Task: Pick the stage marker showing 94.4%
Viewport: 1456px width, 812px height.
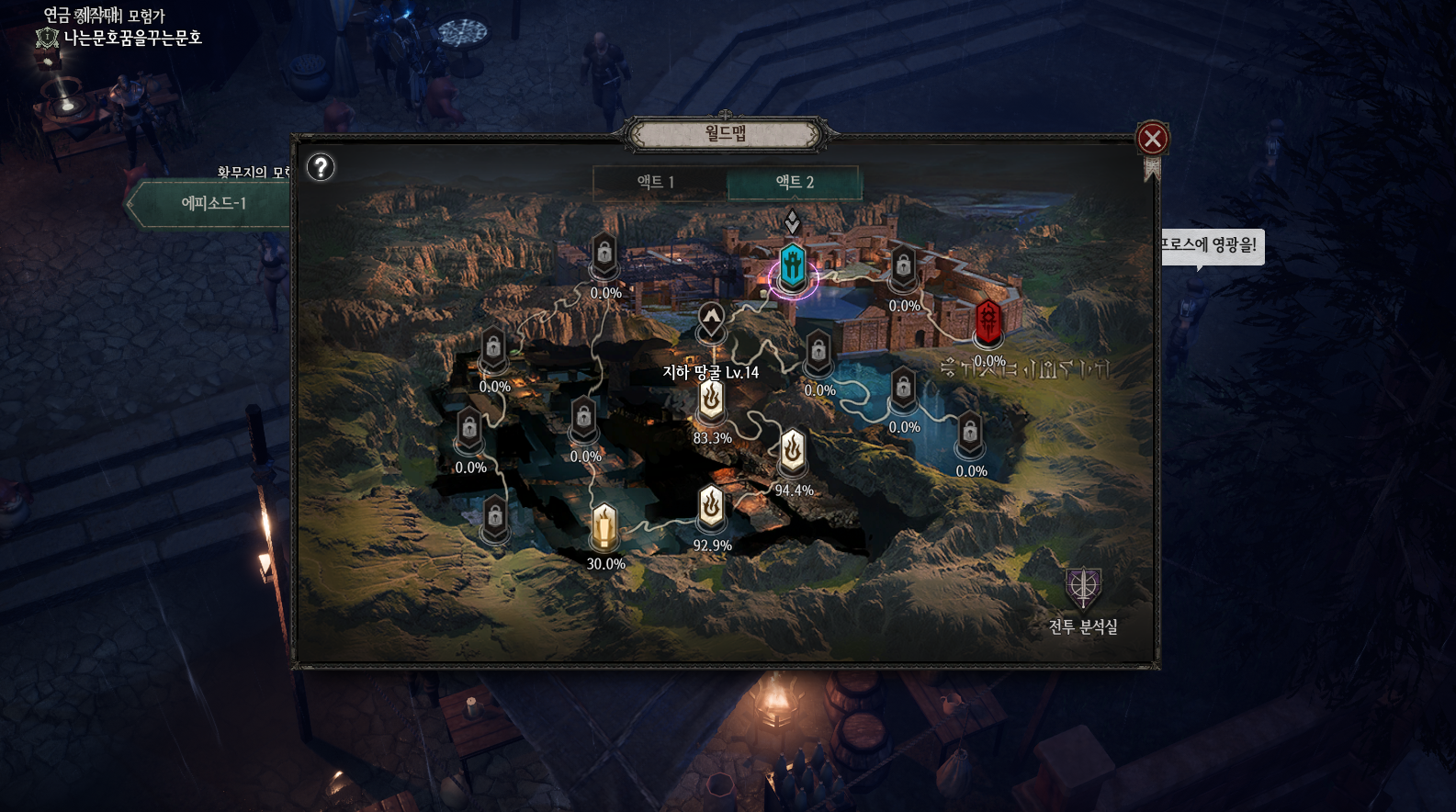Action: pos(793,452)
